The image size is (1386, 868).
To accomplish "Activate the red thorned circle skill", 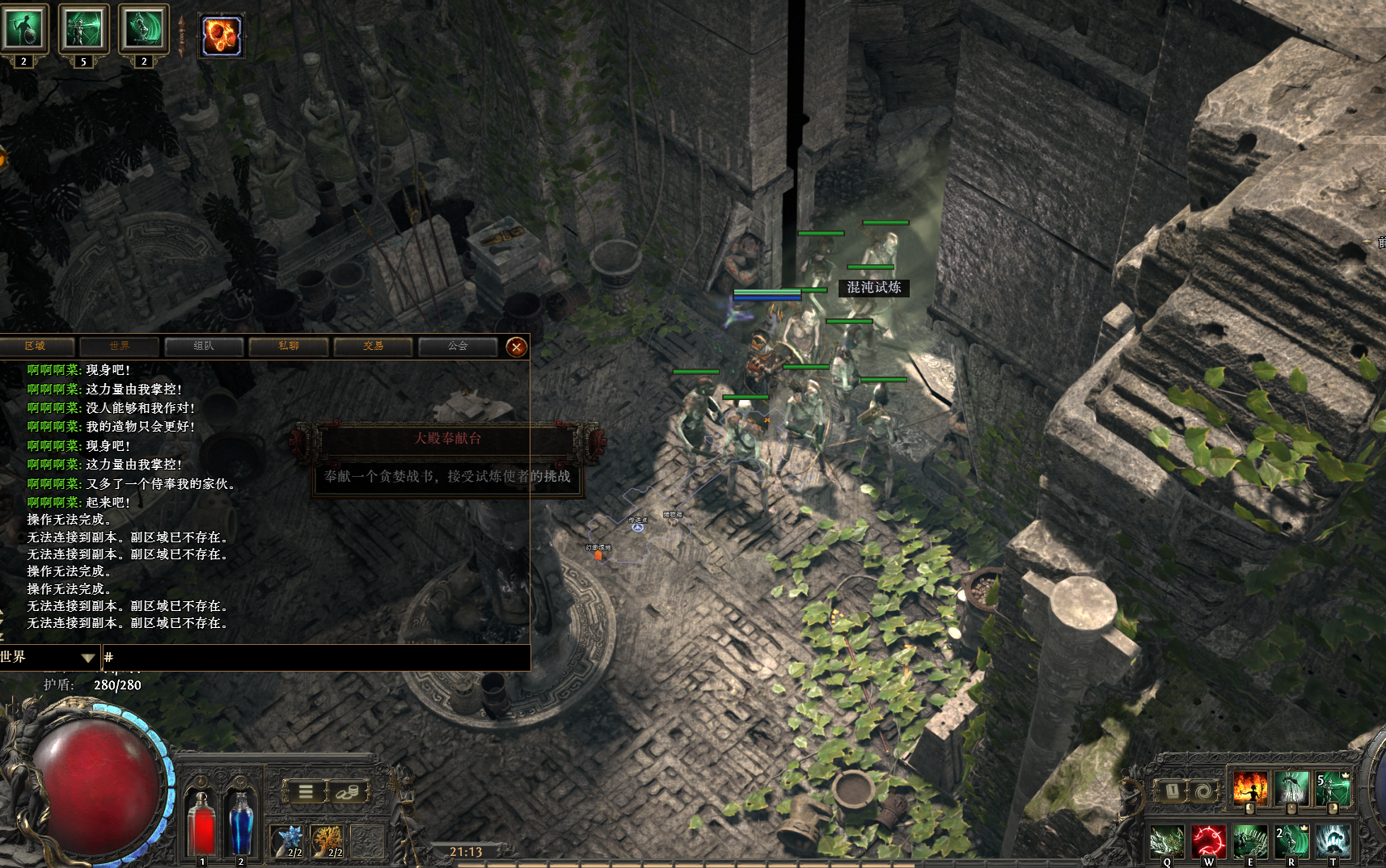I will 1208,842.
